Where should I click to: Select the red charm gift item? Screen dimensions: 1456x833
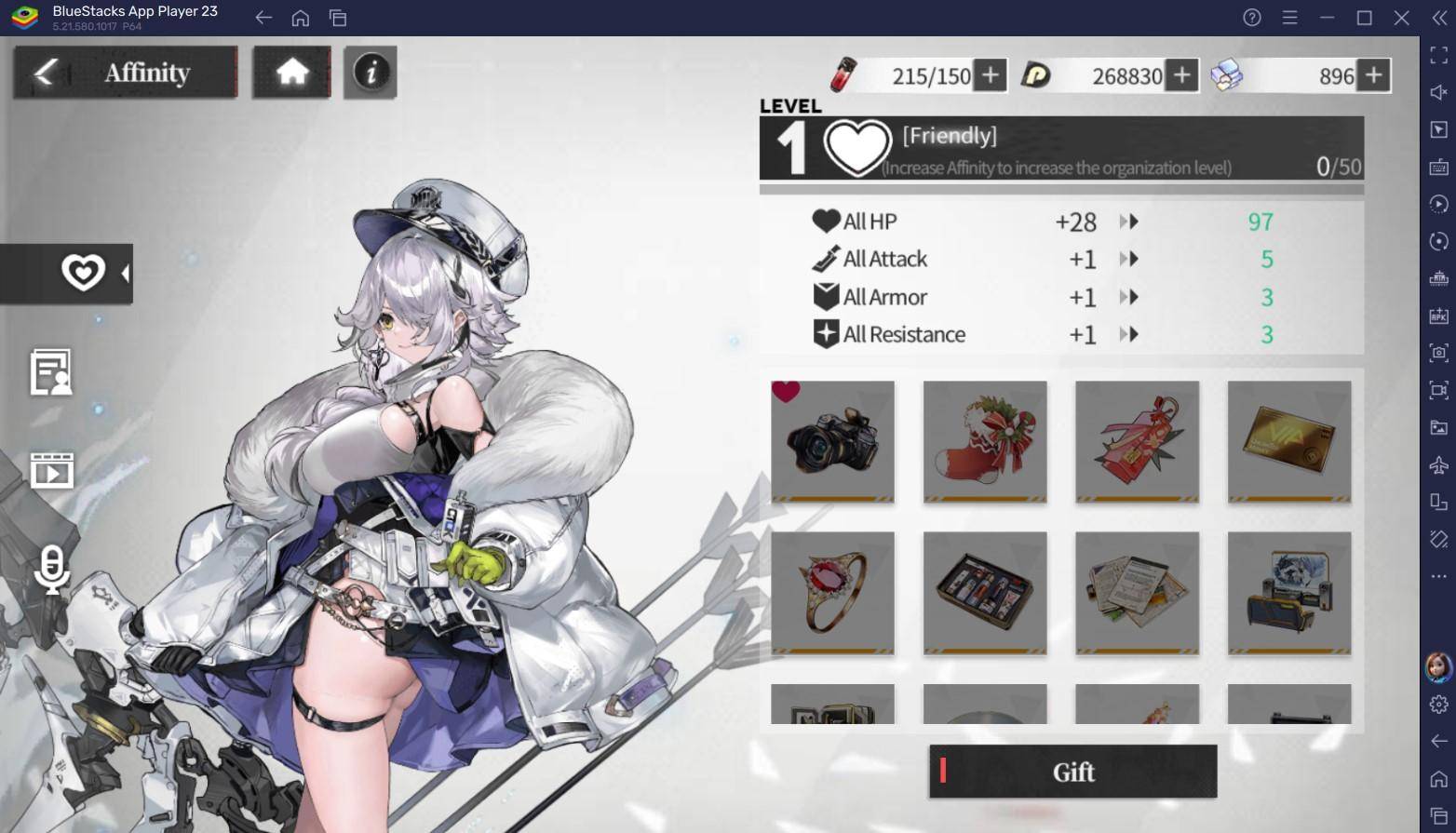[x=1137, y=441]
